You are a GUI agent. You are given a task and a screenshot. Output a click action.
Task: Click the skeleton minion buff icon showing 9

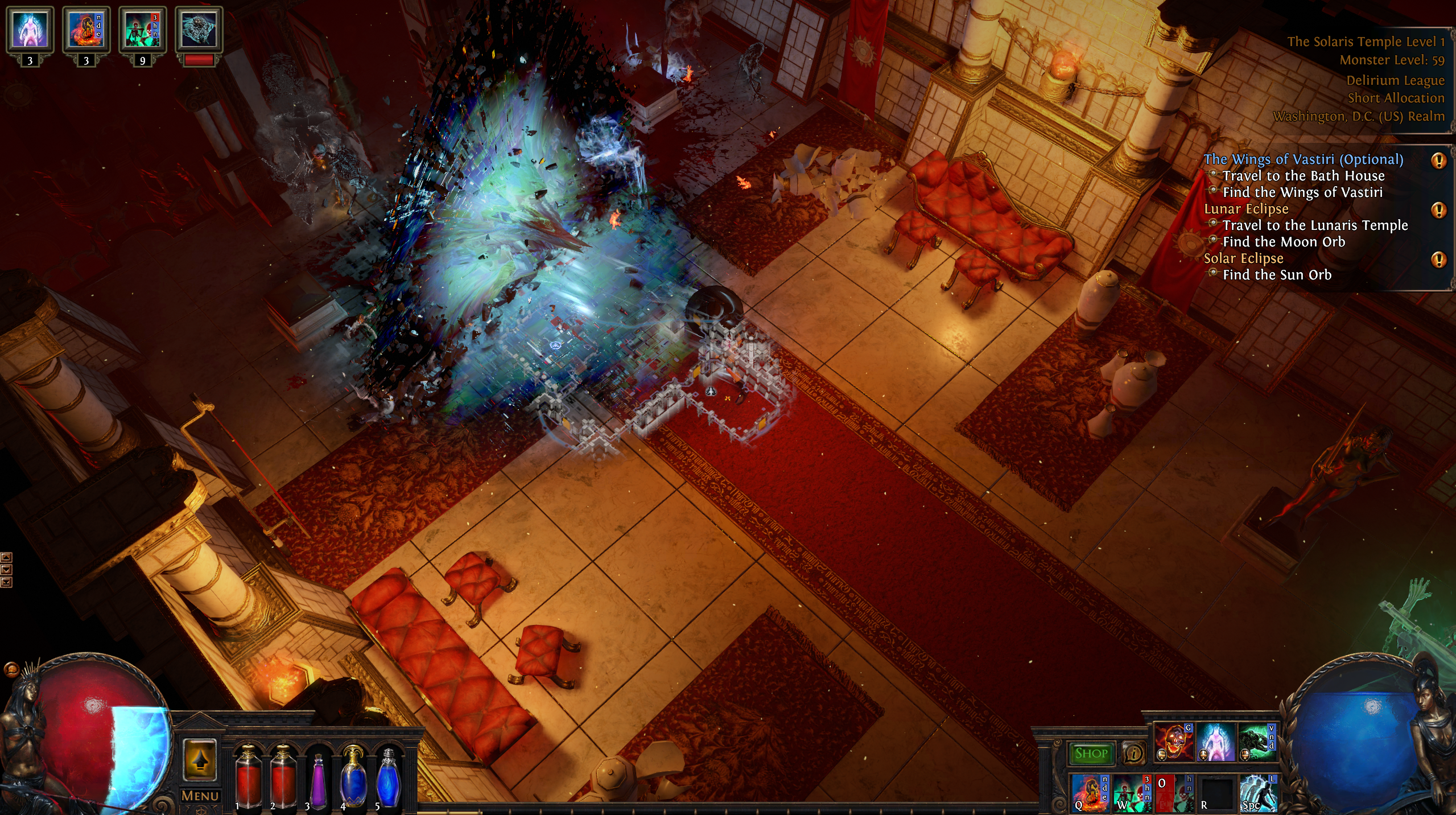point(142,30)
